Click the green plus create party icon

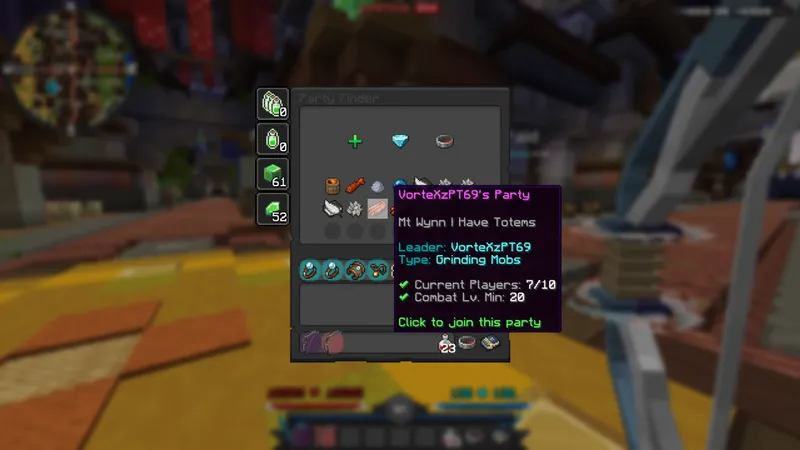[354, 141]
